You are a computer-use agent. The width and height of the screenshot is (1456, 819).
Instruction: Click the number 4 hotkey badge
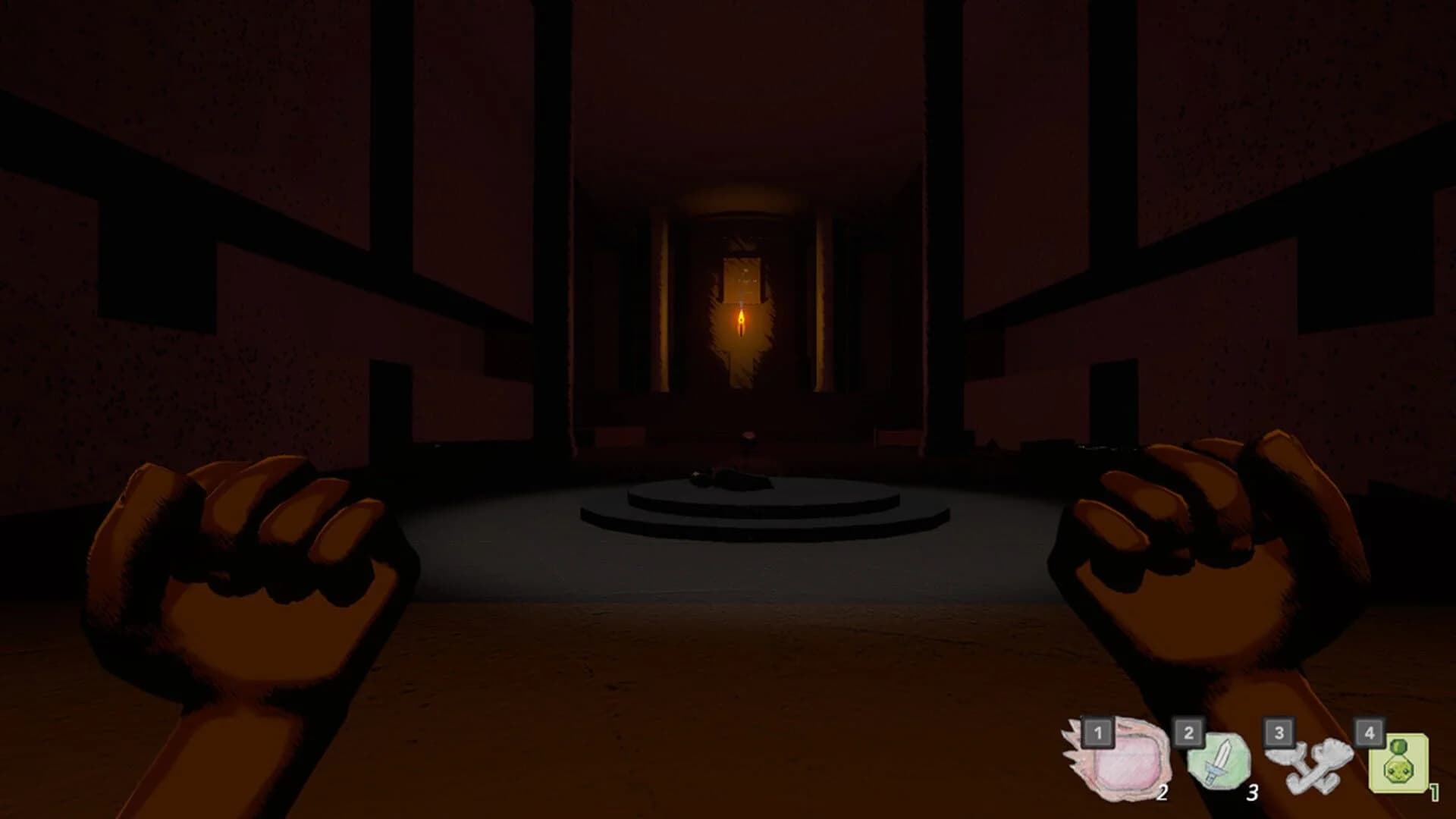point(1369,733)
